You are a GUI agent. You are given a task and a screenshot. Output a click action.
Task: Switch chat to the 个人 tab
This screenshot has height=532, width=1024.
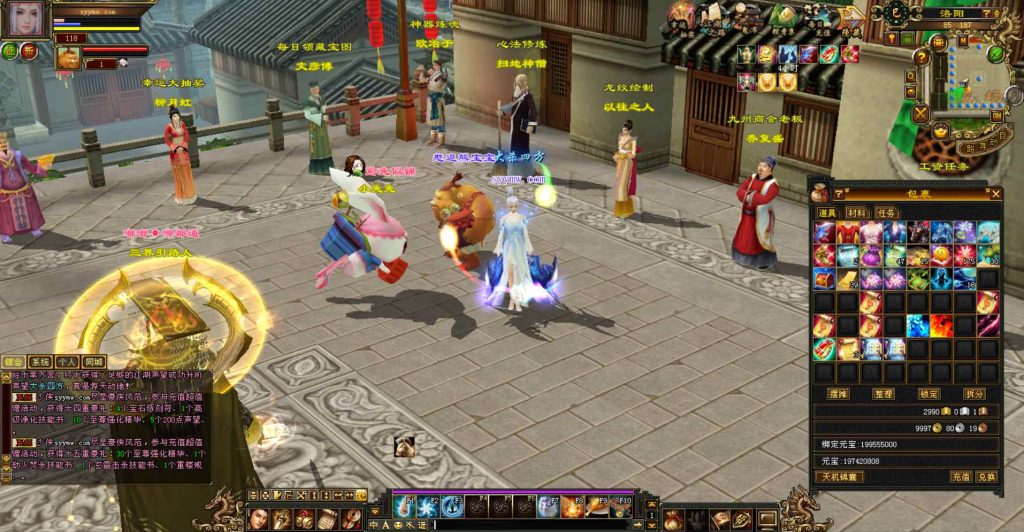(x=67, y=362)
